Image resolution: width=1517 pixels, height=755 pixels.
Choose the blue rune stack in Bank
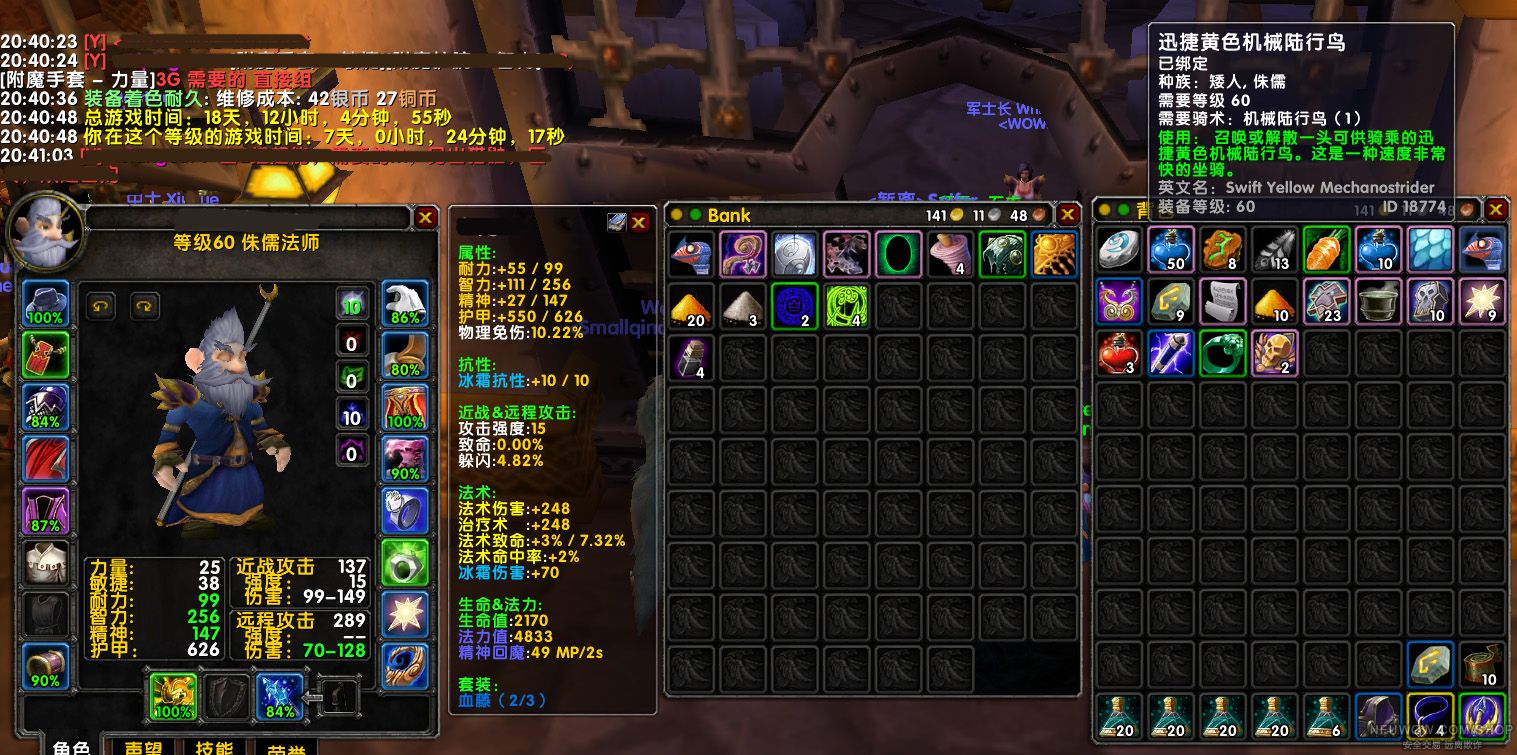[795, 306]
